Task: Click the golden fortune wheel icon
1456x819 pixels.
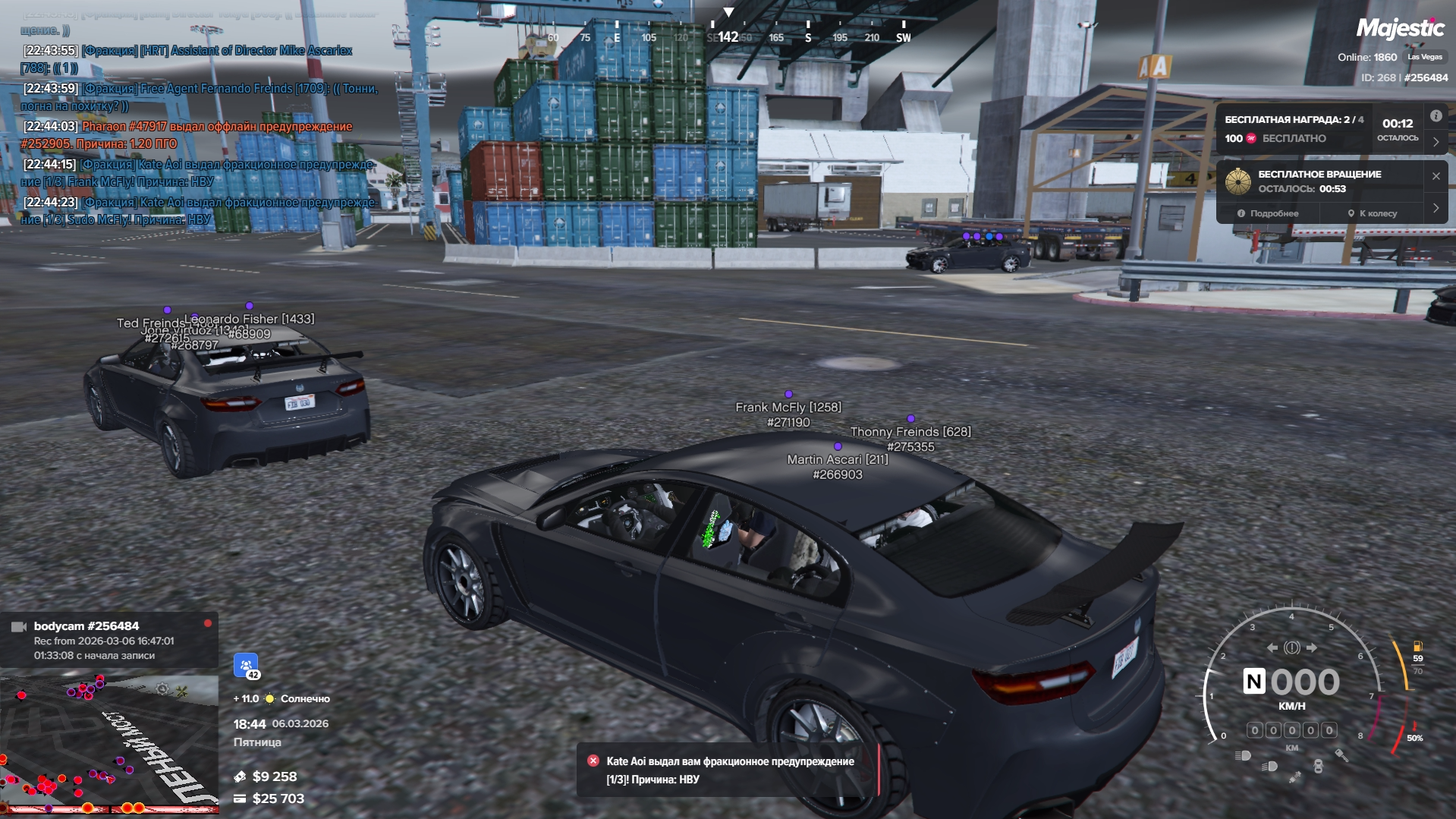Action: (x=1237, y=182)
